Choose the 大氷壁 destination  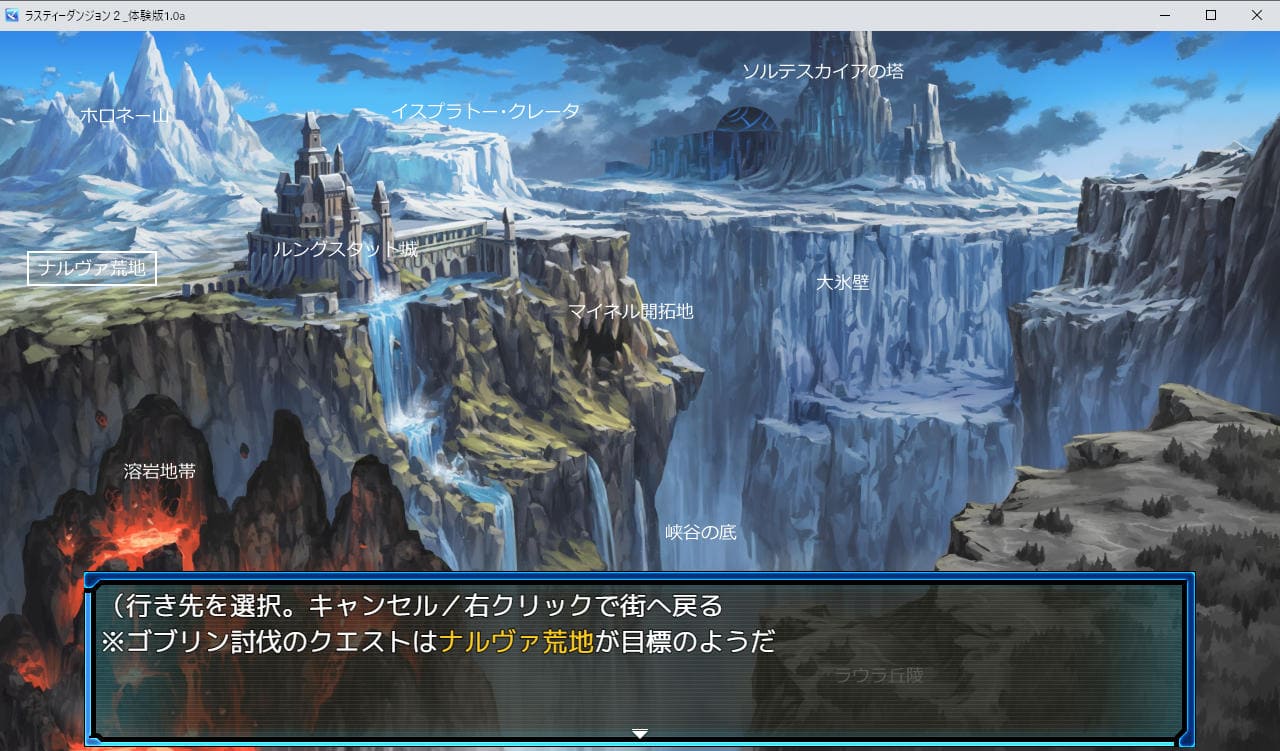[842, 283]
